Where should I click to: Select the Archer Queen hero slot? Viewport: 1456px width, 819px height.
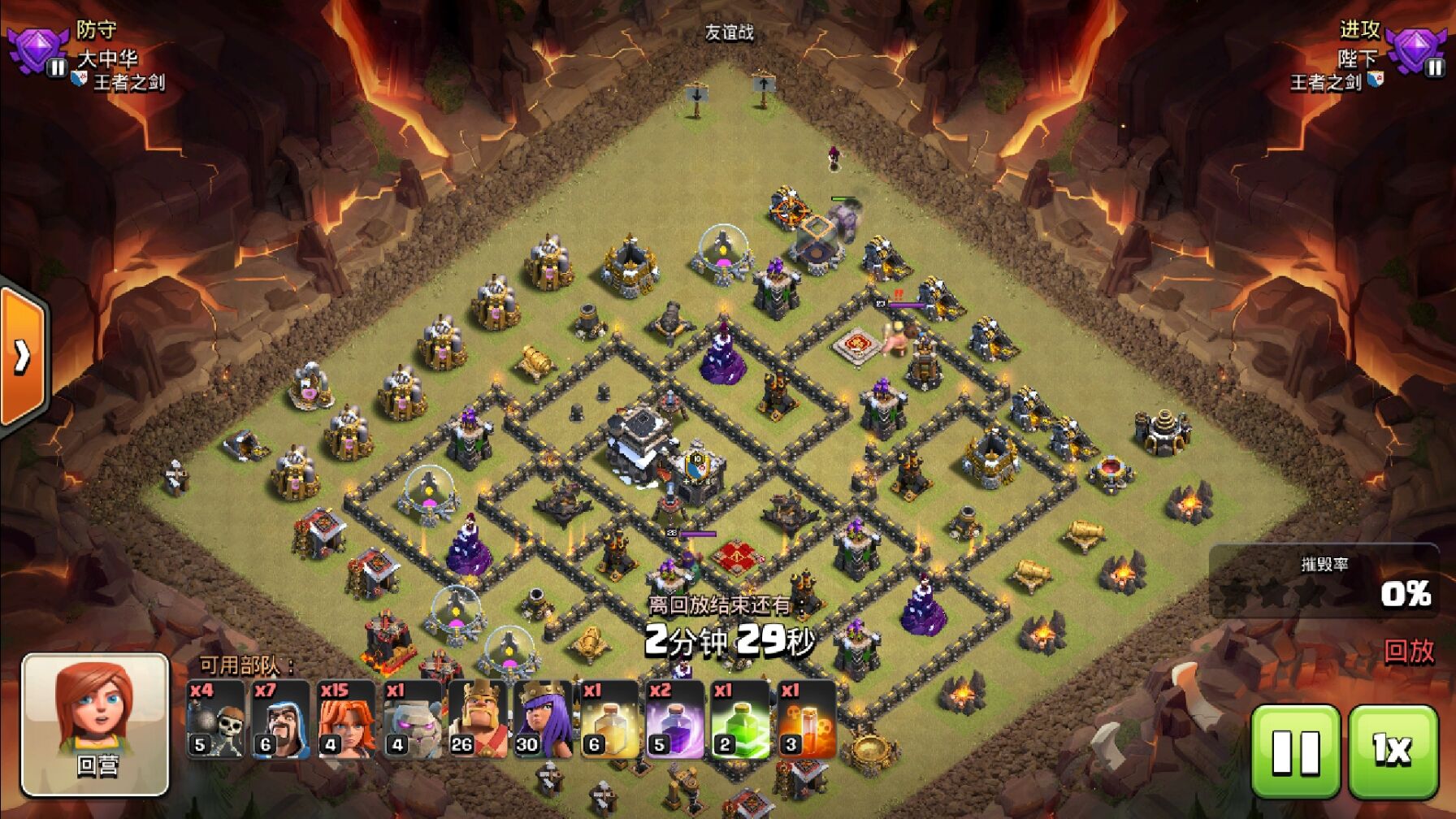pyautogui.click(x=544, y=719)
